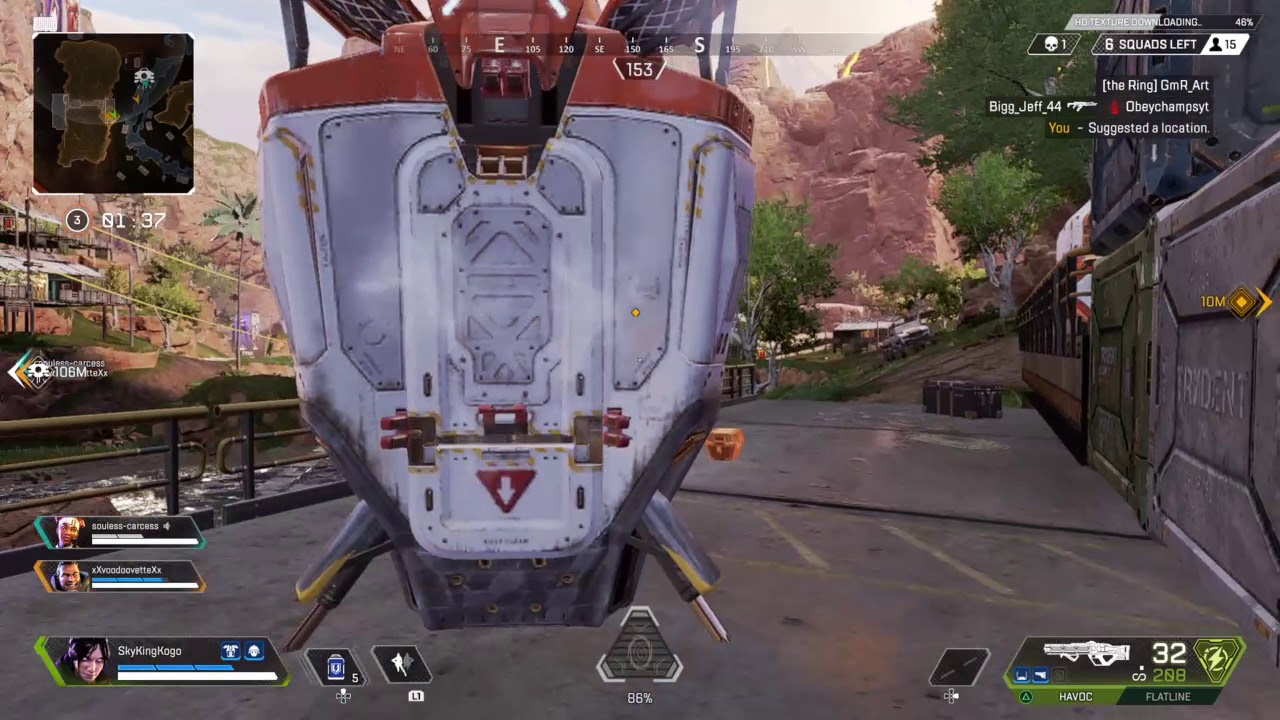The height and width of the screenshot is (720, 1280).
Task: Select the 10M ping marker
Action: pos(1240,301)
